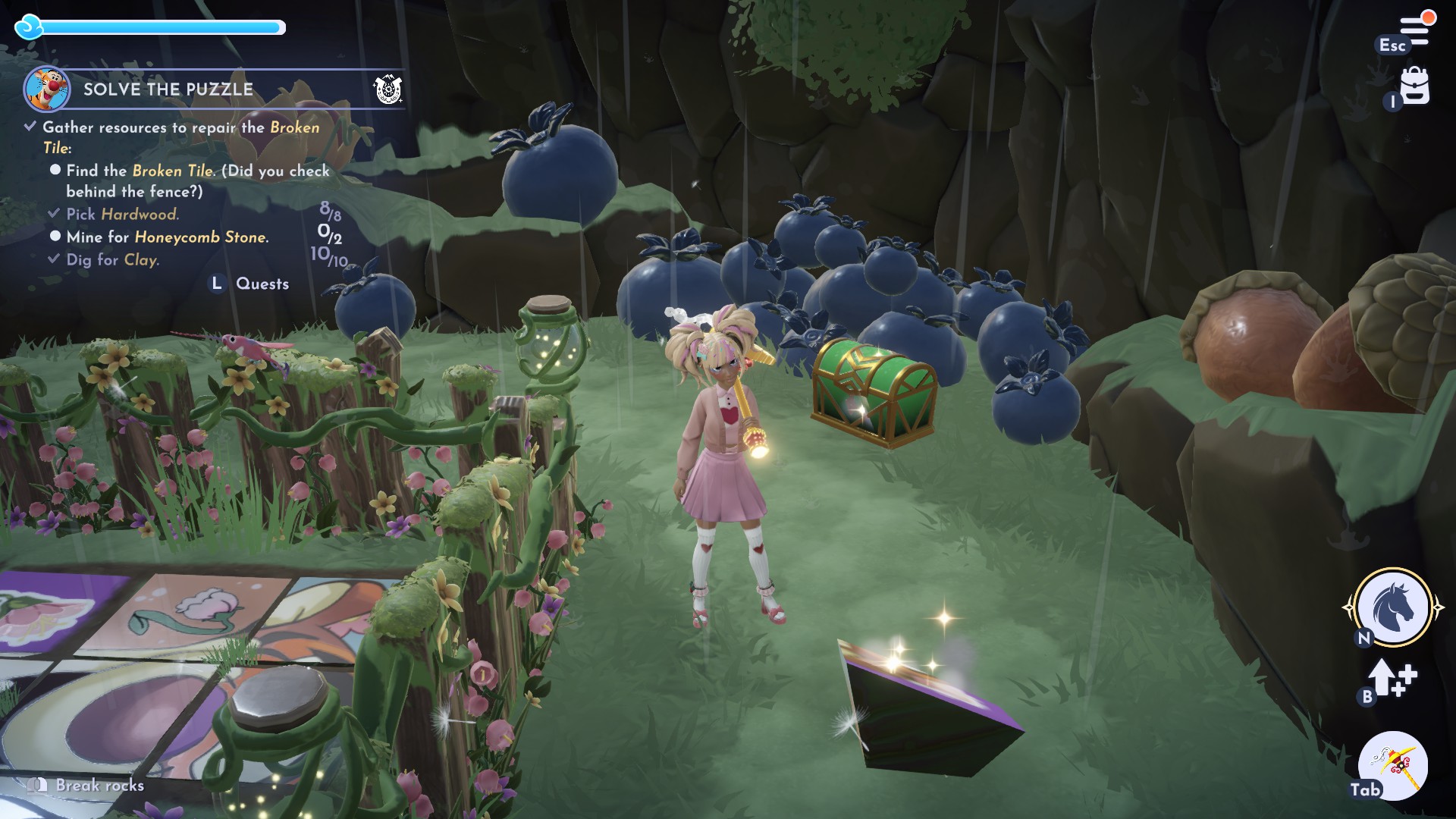Open the game menu via the hamburger icon
The image size is (1456, 819).
[x=1417, y=23]
